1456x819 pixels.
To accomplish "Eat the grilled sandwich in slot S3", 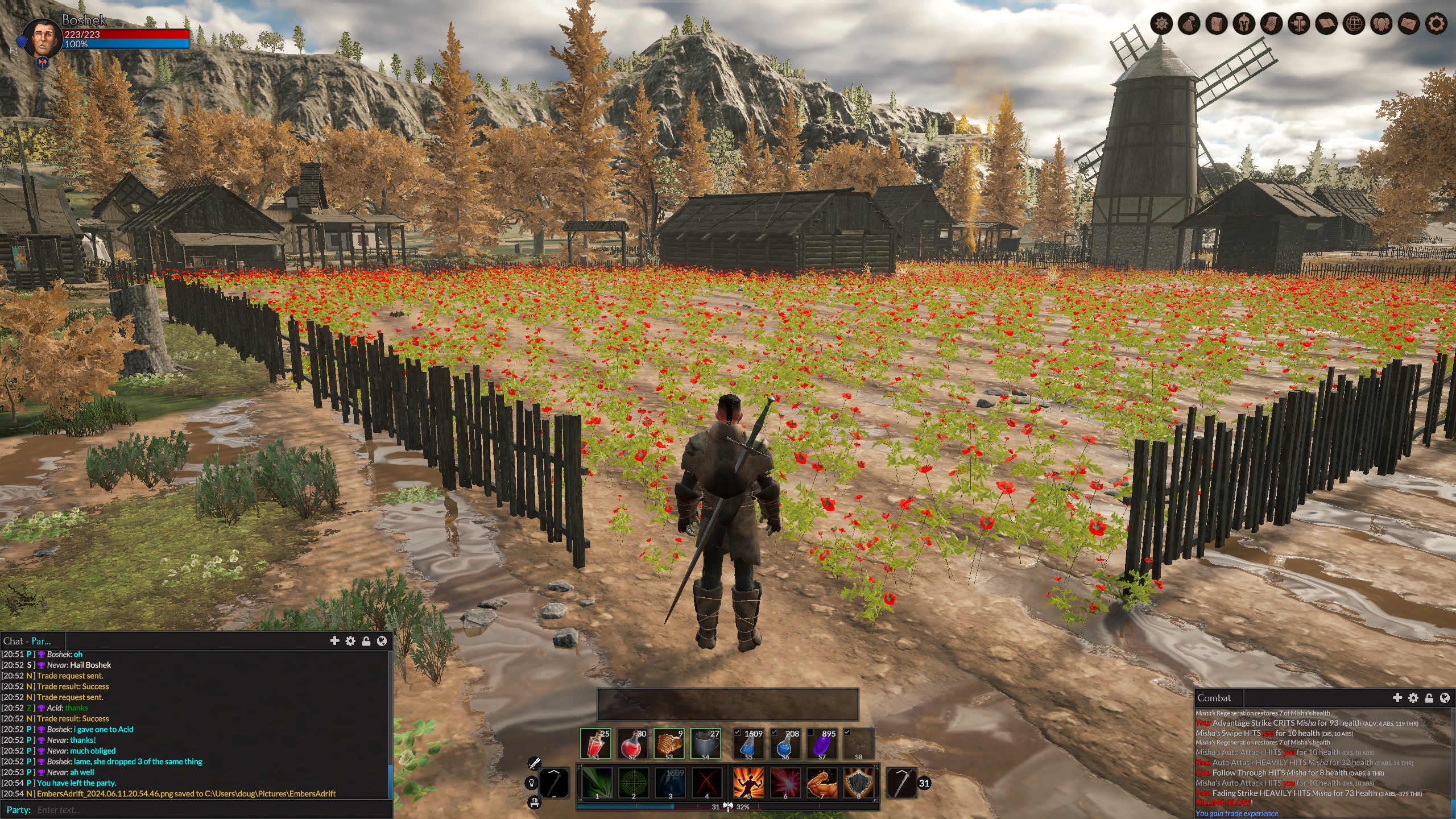I will (669, 743).
